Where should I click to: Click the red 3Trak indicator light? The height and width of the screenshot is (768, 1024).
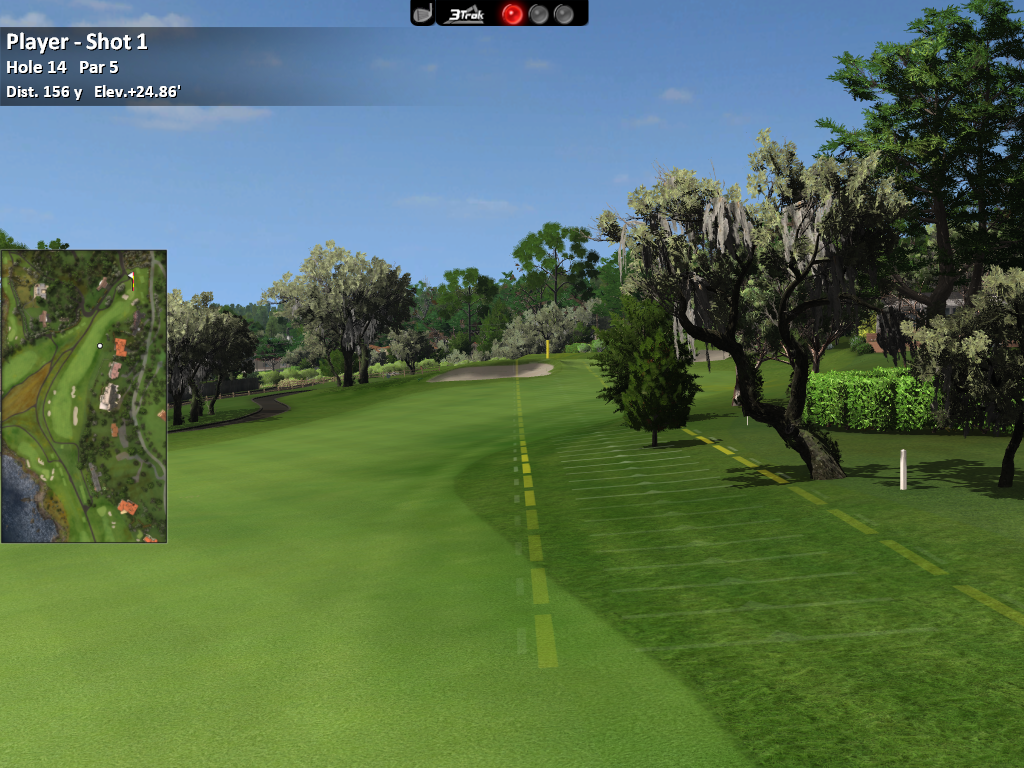pyautogui.click(x=512, y=14)
